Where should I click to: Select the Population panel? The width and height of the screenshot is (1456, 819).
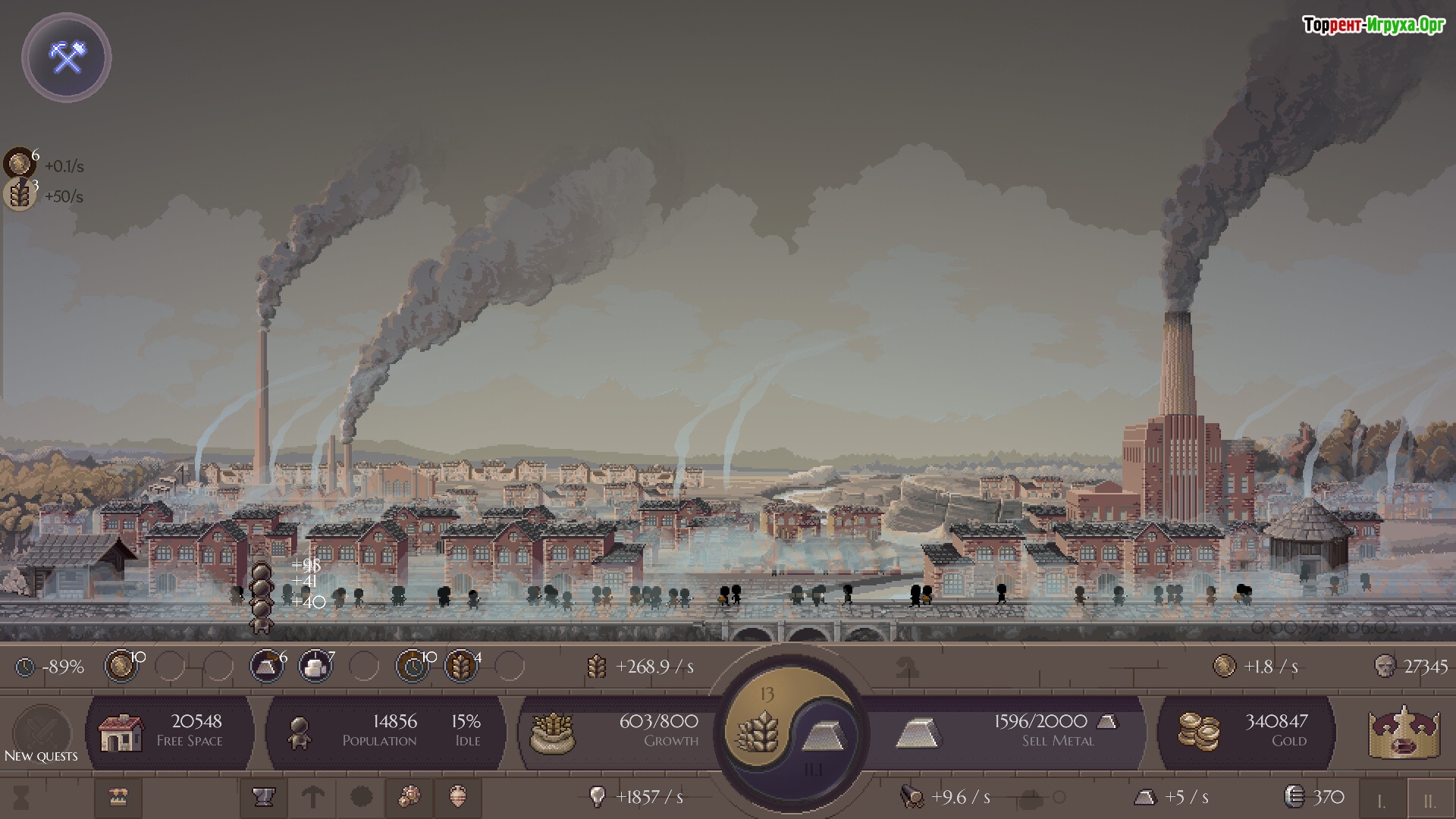click(x=385, y=731)
